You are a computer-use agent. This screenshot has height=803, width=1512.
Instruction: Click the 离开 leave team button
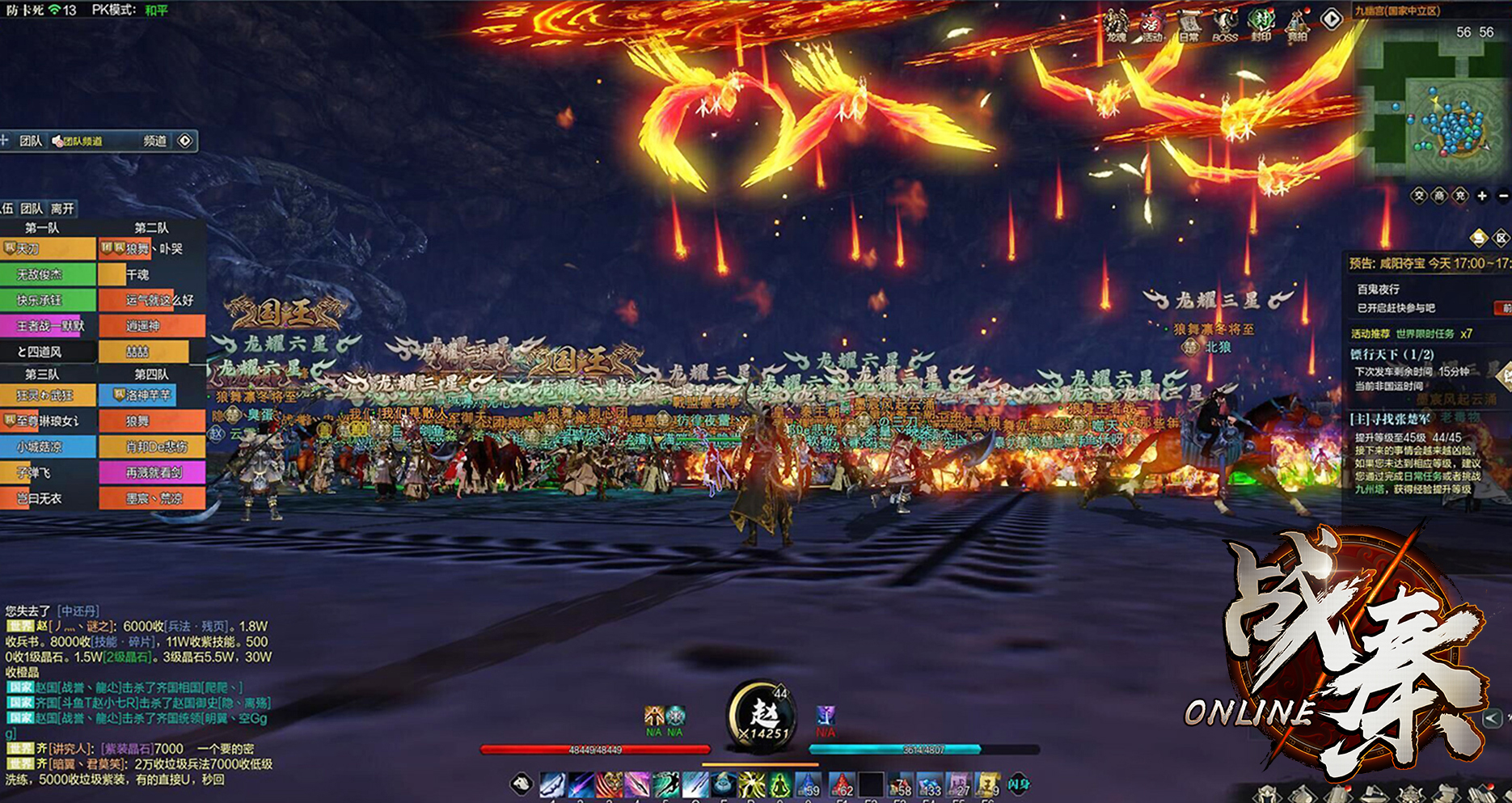[62, 209]
